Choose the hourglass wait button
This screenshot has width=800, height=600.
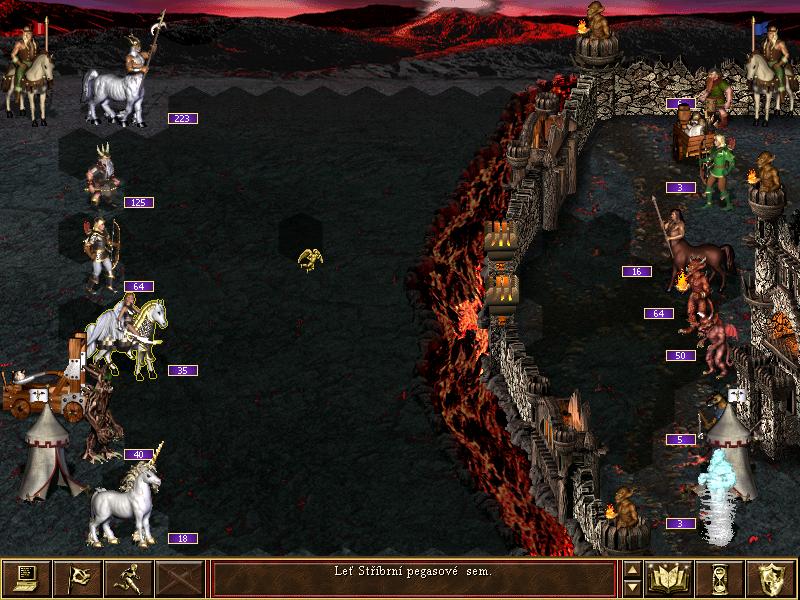(x=721, y=578)
